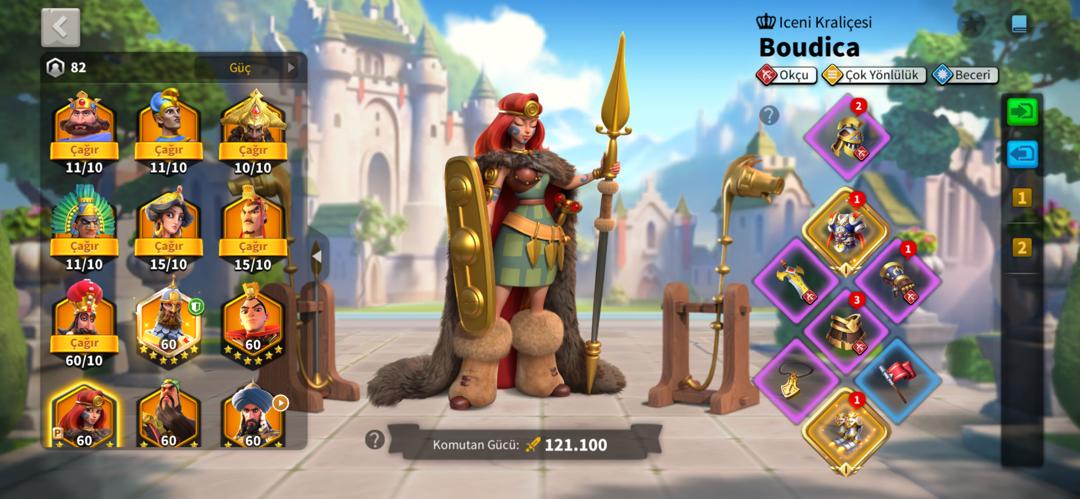This screenshot has height=499, width=1080.
Task: Switch to equipment preset 2
Action: pyautogui.click(x=1021, y=247)
